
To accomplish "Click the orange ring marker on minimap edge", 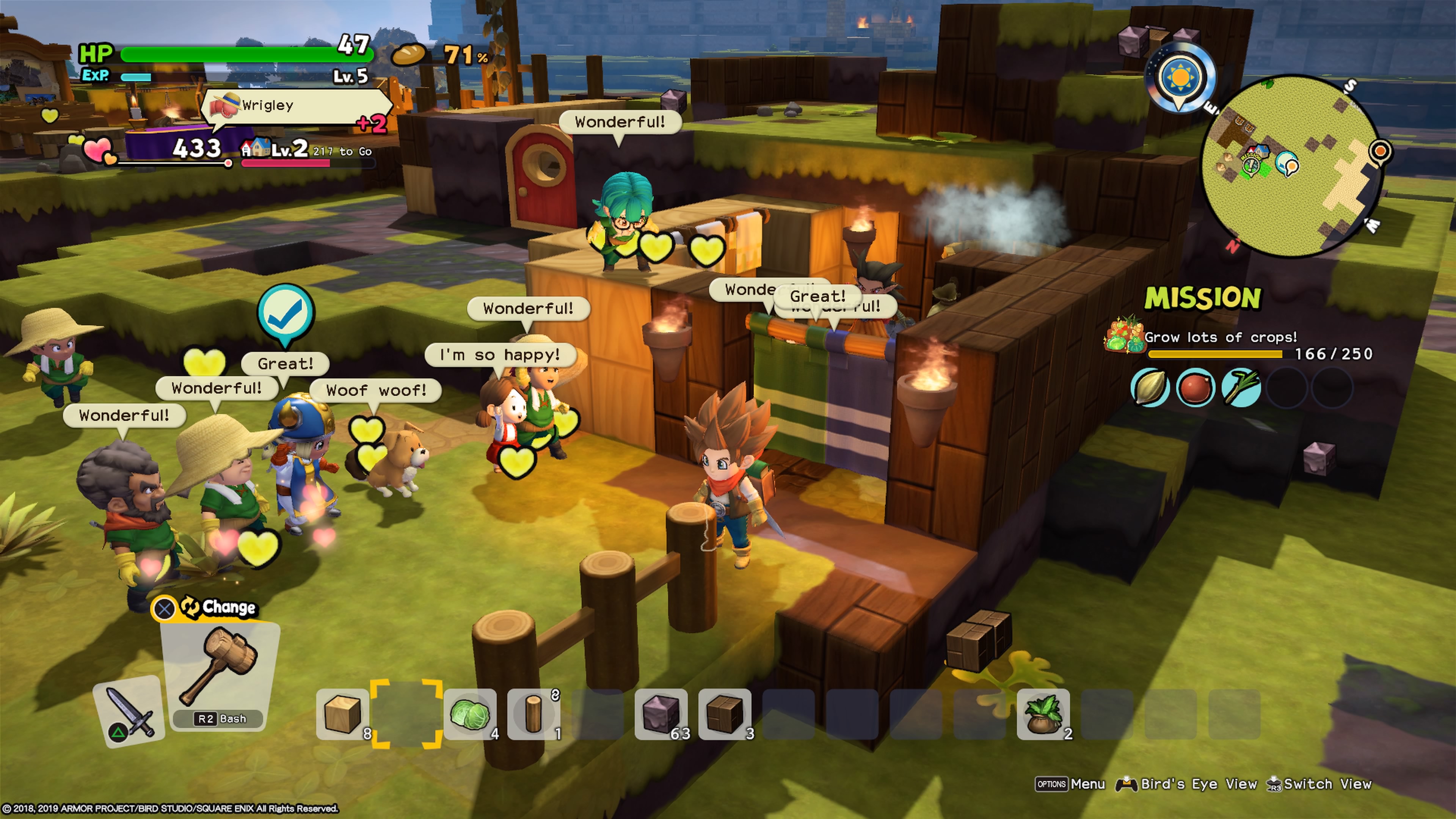I will 1380,151.
